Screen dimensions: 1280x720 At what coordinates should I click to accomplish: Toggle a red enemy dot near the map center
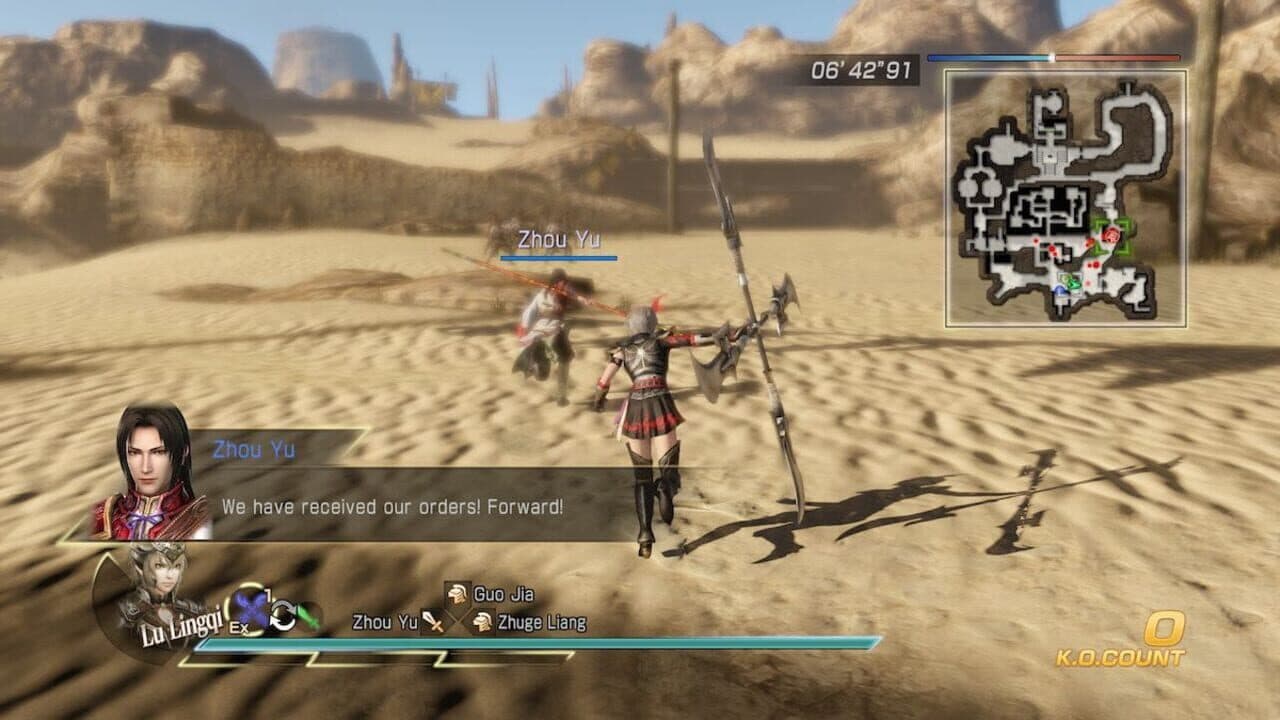[x=1052, y=249]
